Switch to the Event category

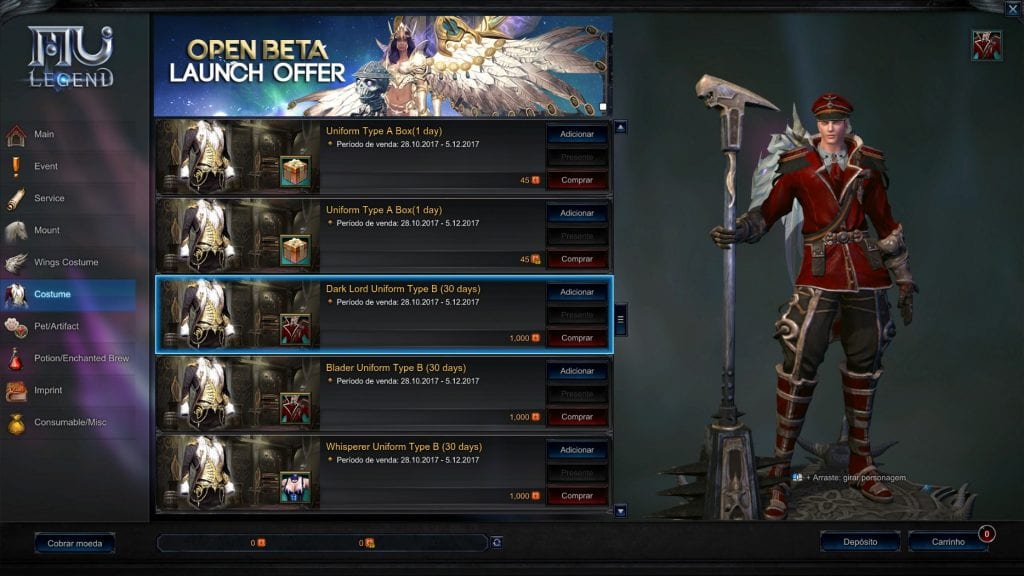(46, 167)
